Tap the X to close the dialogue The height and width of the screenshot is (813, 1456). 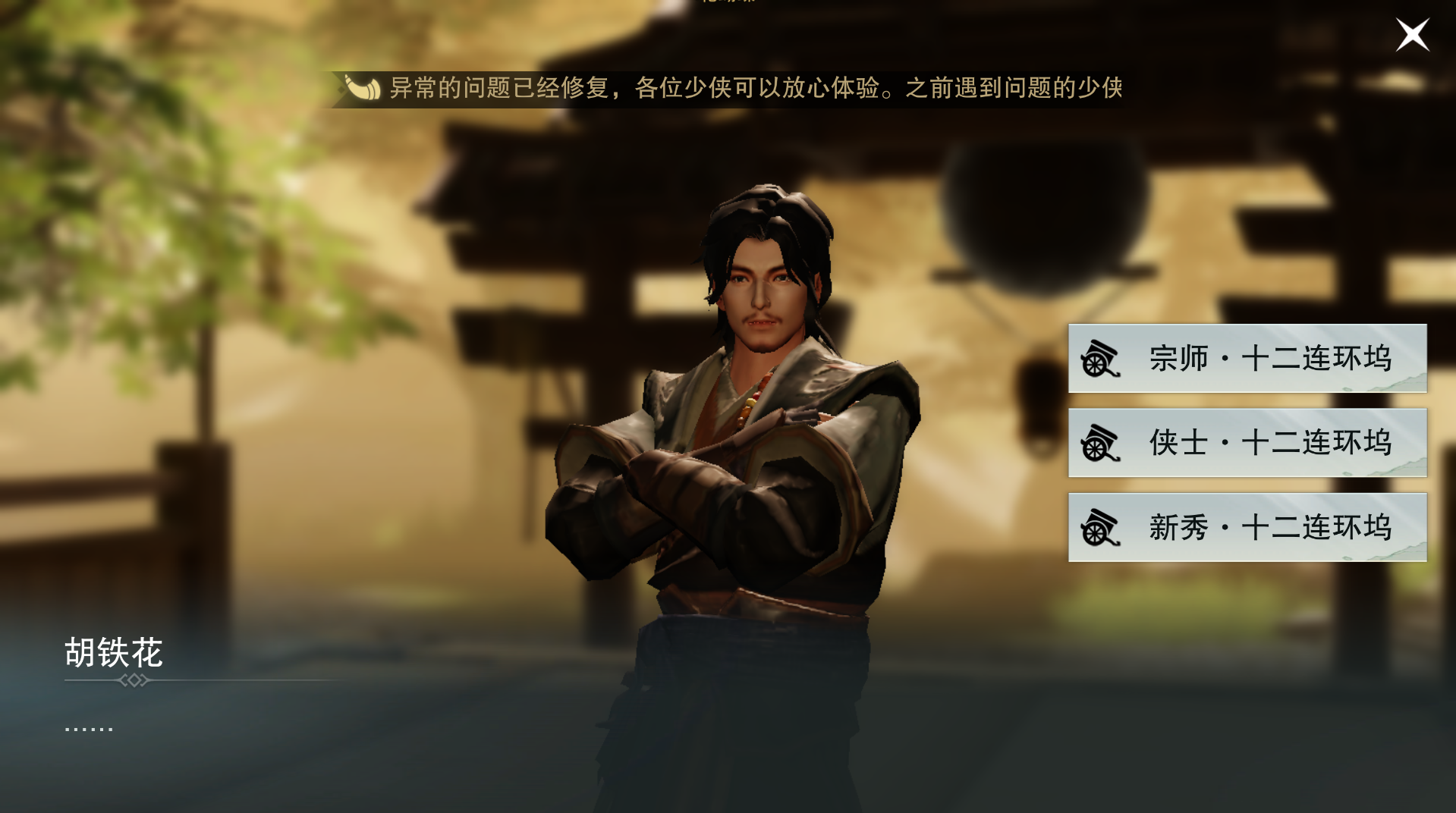[1412, 34]
